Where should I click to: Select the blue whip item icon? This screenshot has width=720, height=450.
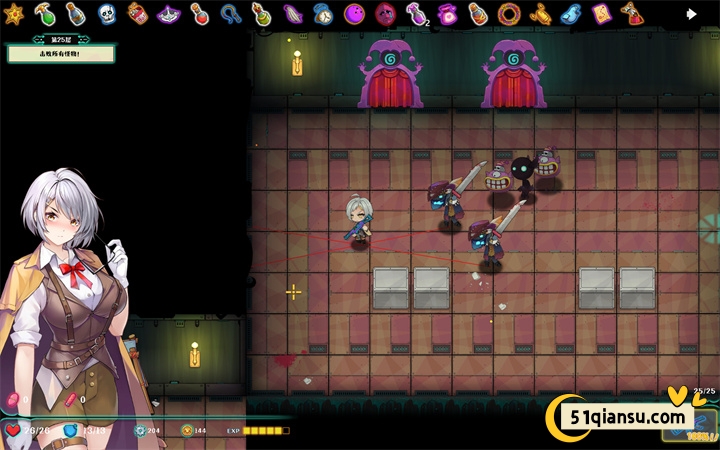(x=230, y=13)
